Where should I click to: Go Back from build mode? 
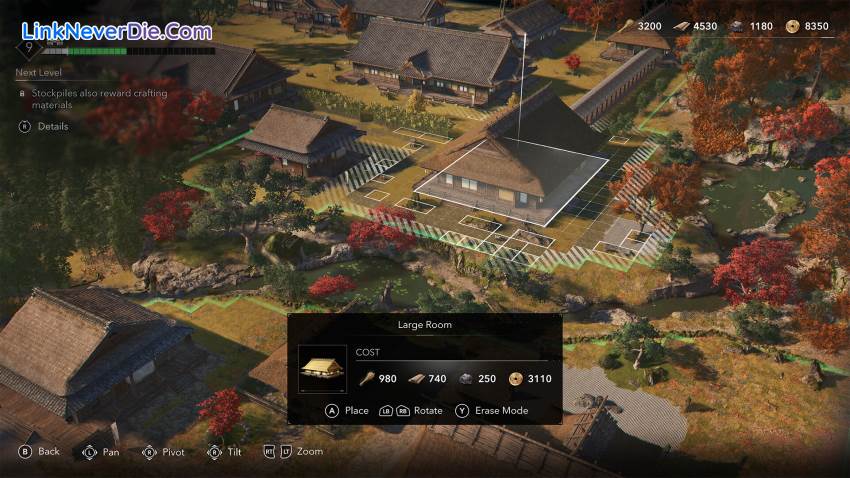point(40,452)
